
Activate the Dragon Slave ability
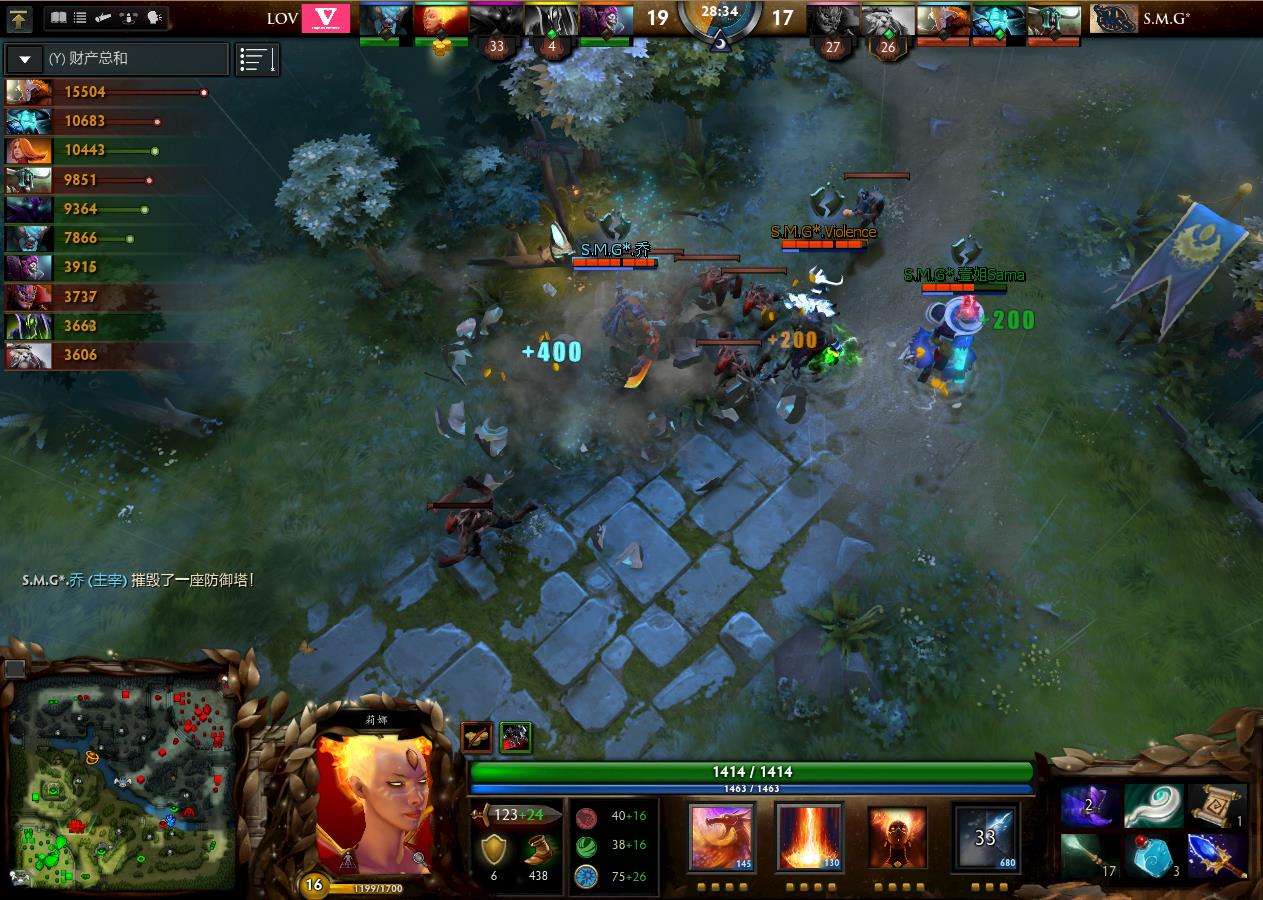721,836
